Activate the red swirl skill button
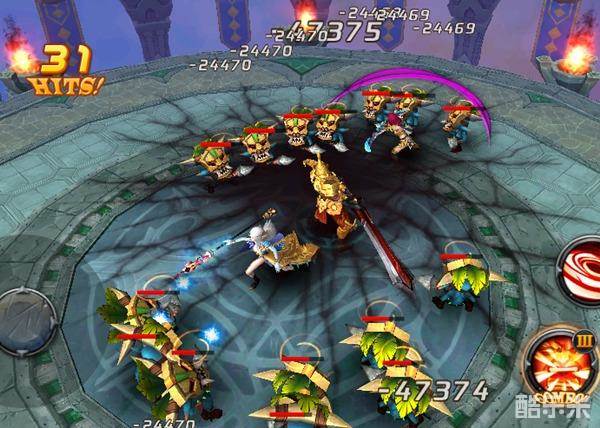 [x=584, y=268]
